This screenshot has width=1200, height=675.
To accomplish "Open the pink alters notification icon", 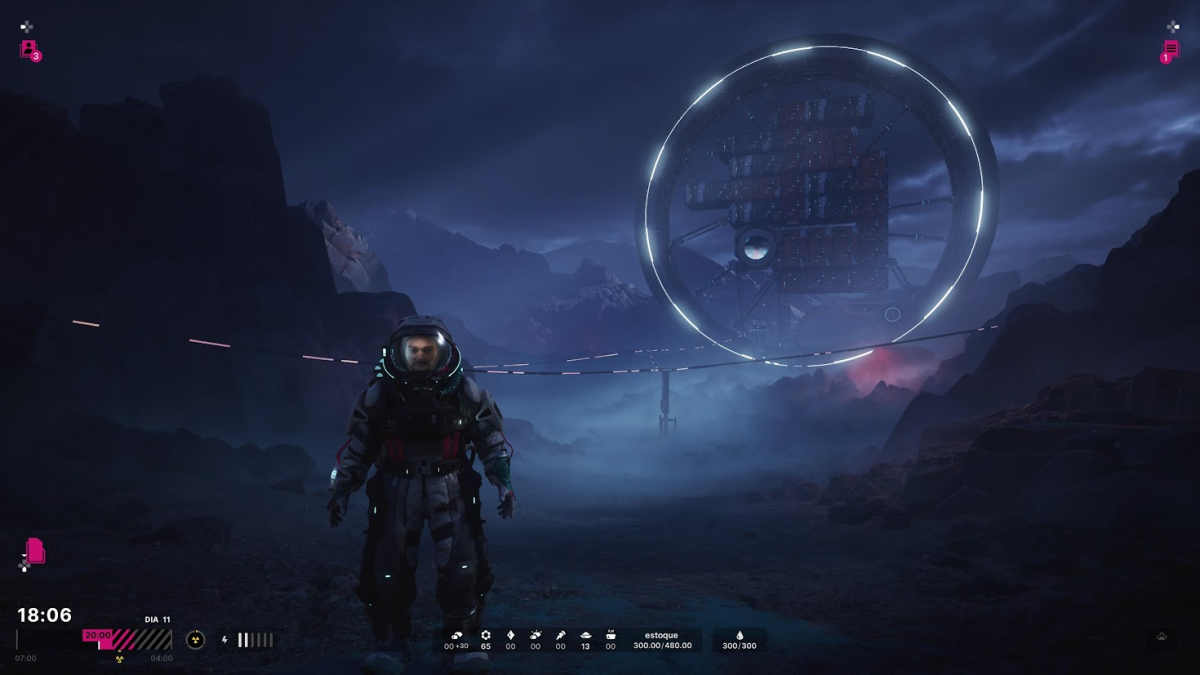I will 29,49.
